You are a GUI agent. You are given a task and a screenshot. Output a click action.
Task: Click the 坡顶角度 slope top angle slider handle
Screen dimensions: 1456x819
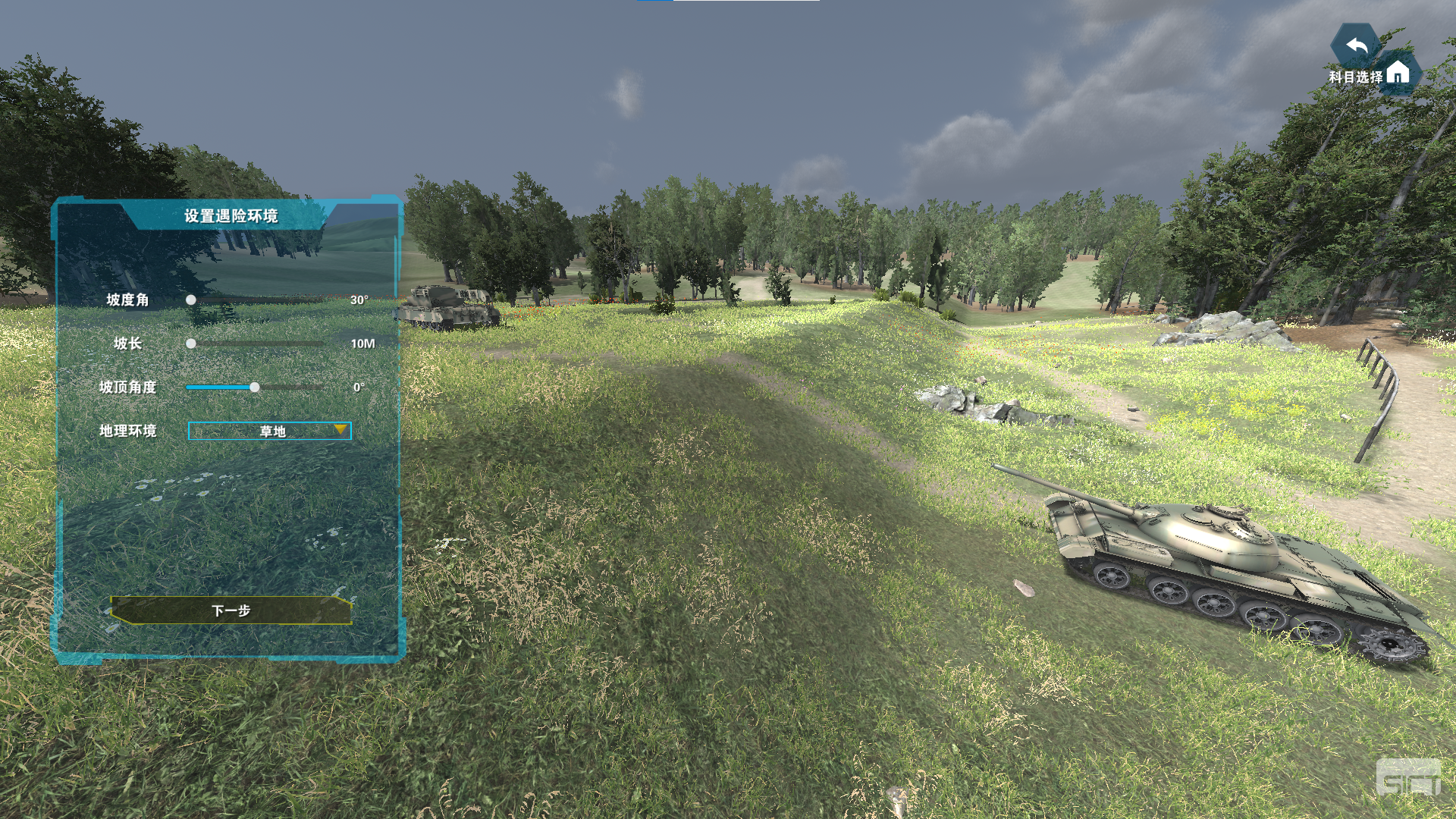point(255,388)
